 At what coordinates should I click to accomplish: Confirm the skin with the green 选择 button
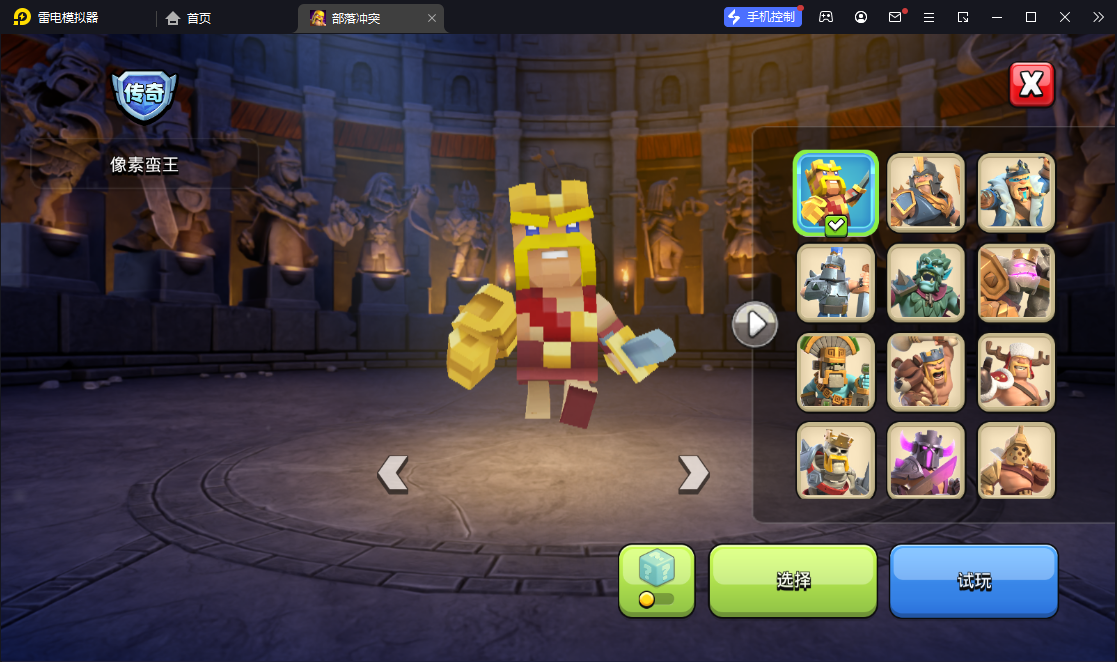(793, 580)
